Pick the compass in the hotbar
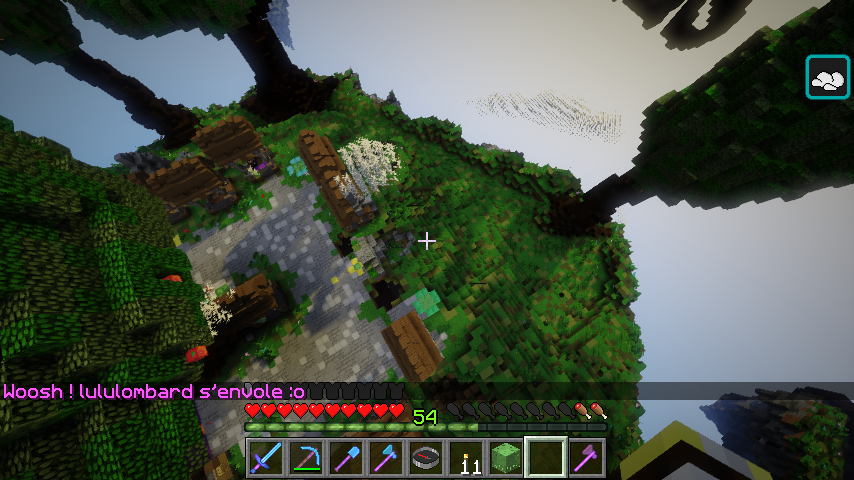 click(426, 458)
